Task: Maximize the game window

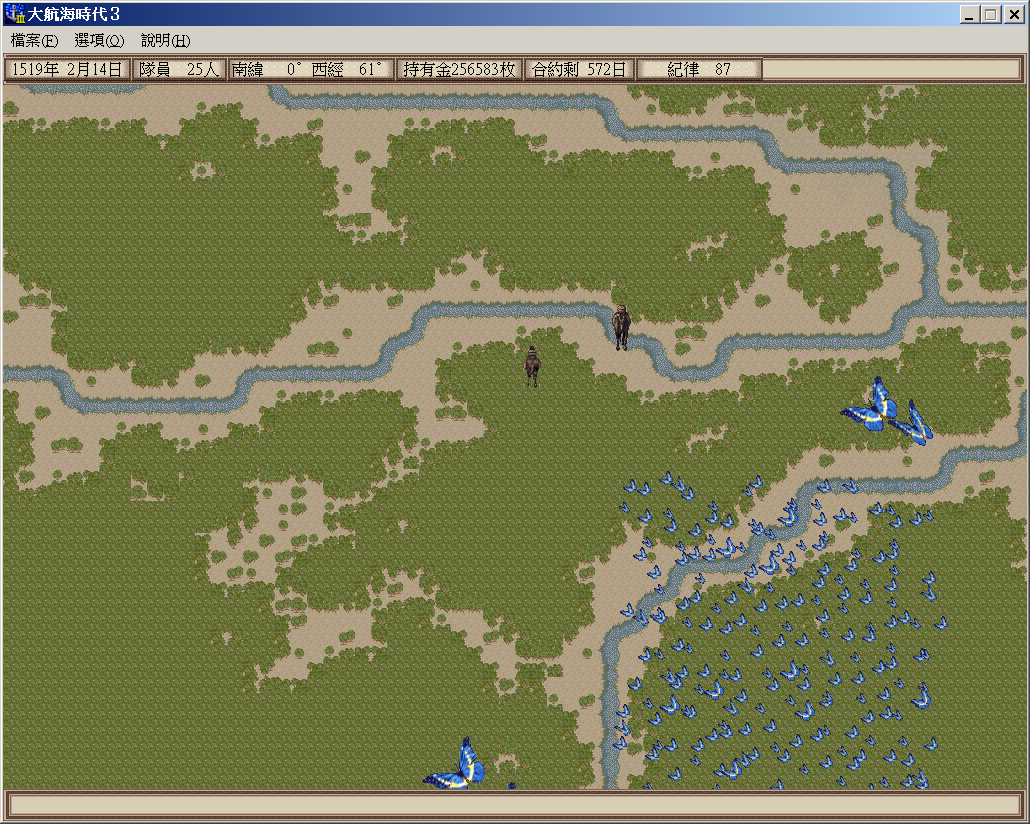Action: coord(990,15)
